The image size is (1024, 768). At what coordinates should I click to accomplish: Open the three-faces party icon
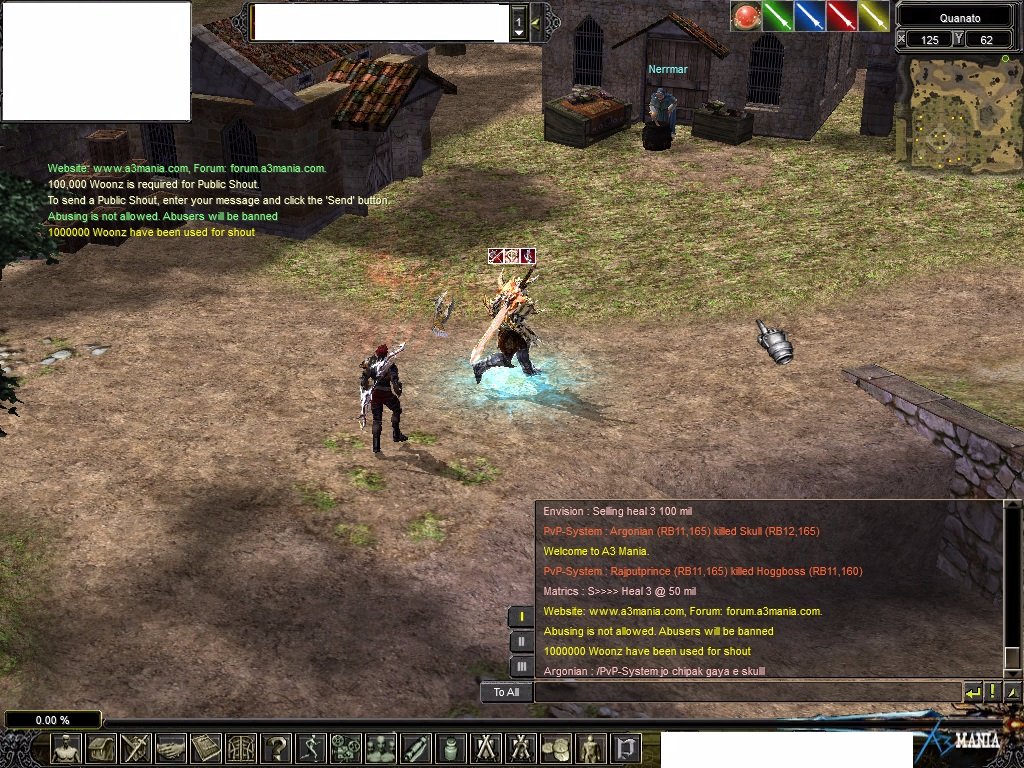(381, 748)
